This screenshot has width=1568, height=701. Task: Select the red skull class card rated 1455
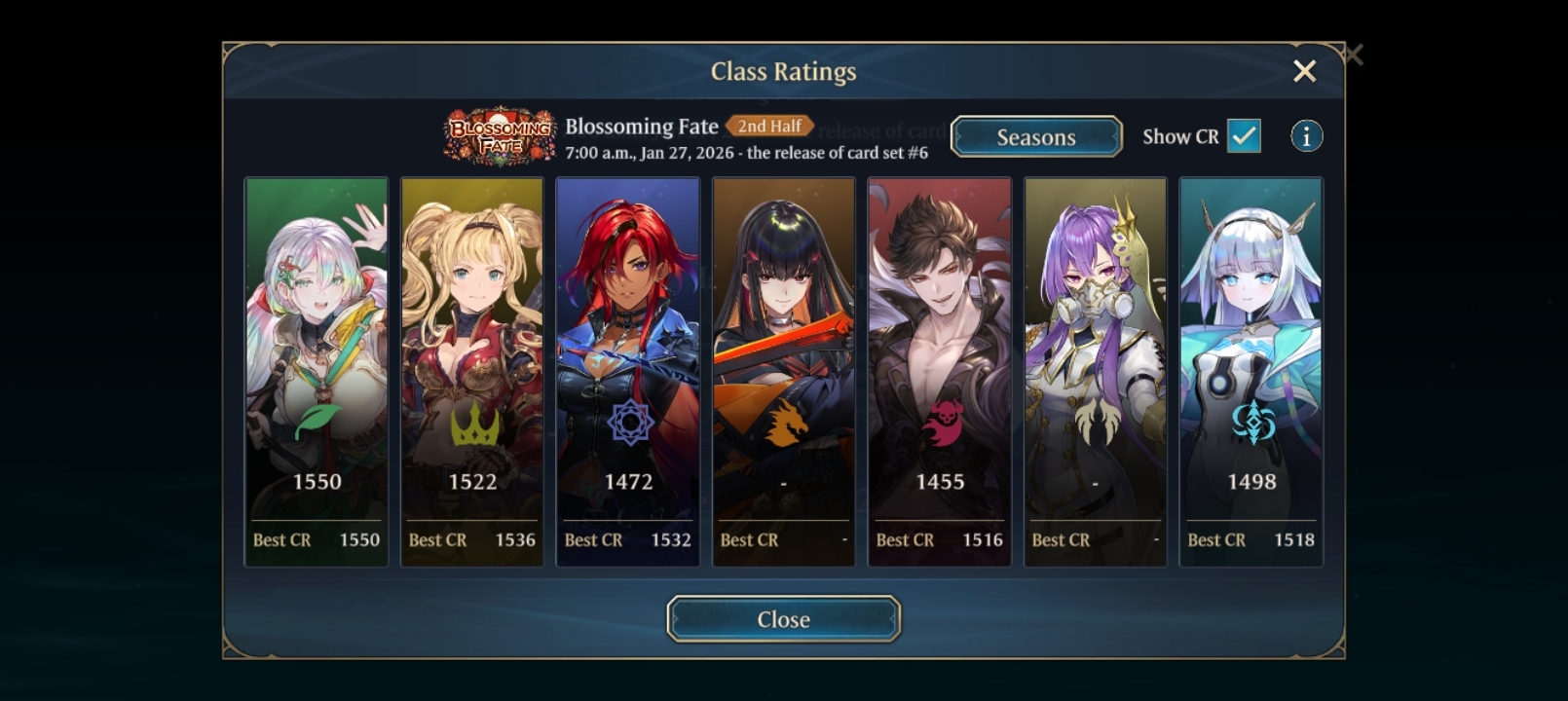tap(940, 371)
